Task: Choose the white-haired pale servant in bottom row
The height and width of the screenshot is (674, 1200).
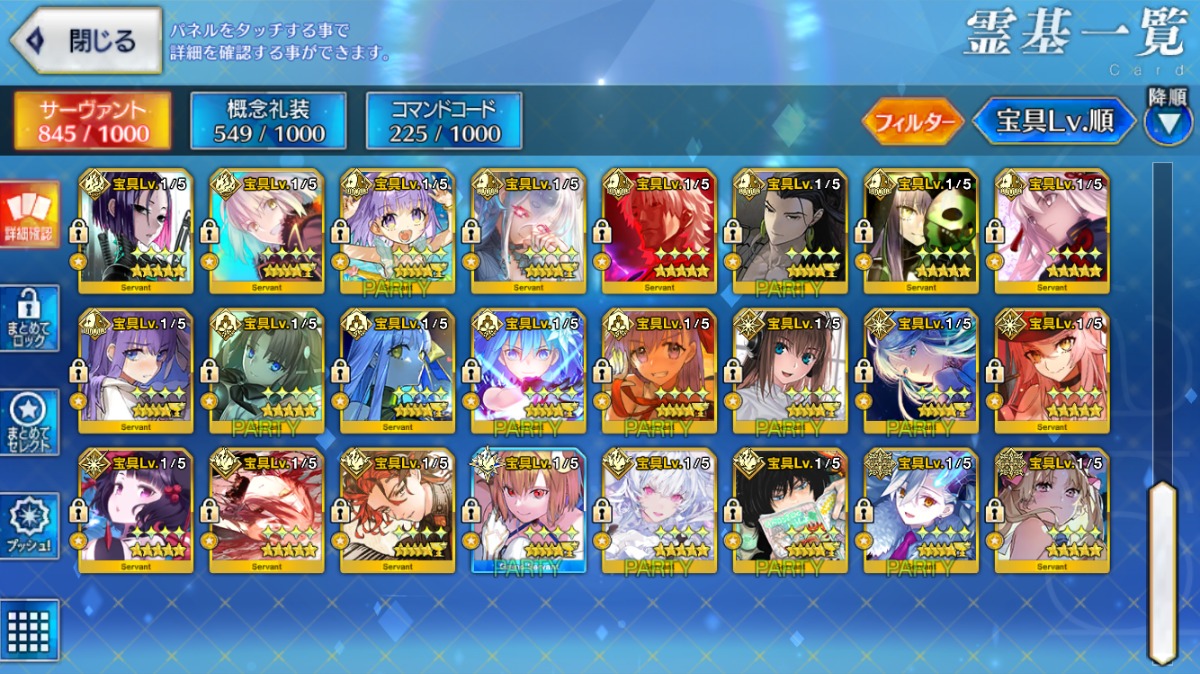Action: click(659, 511)
